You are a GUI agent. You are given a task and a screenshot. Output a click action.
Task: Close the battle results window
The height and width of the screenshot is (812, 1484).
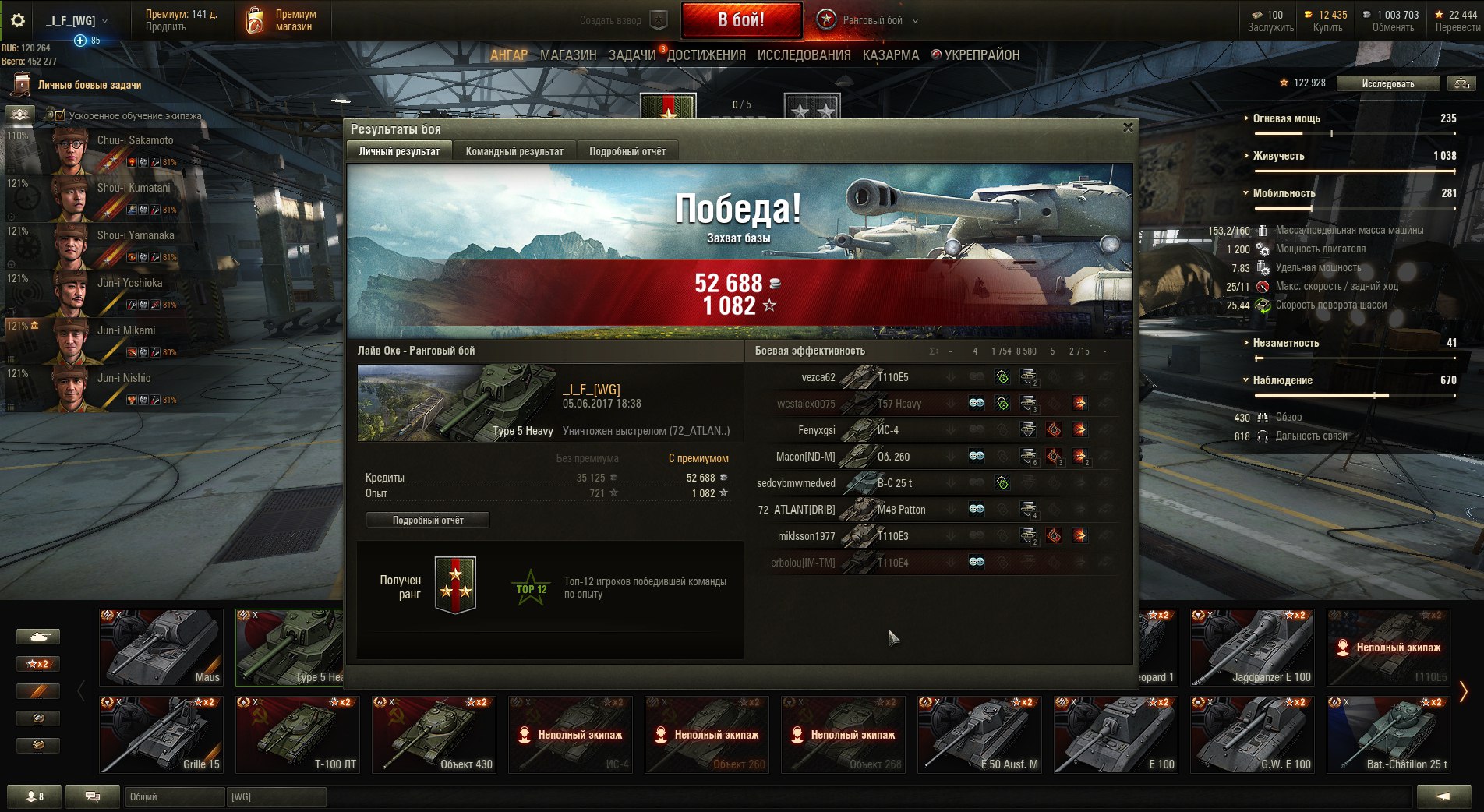pos(1127,128)
